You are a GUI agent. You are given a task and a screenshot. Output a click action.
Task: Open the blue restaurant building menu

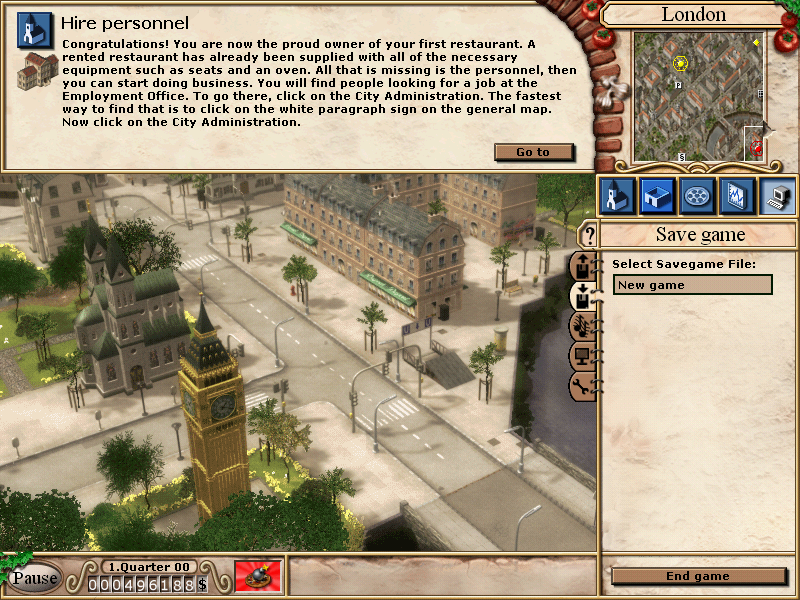click(x=656, y=195)
